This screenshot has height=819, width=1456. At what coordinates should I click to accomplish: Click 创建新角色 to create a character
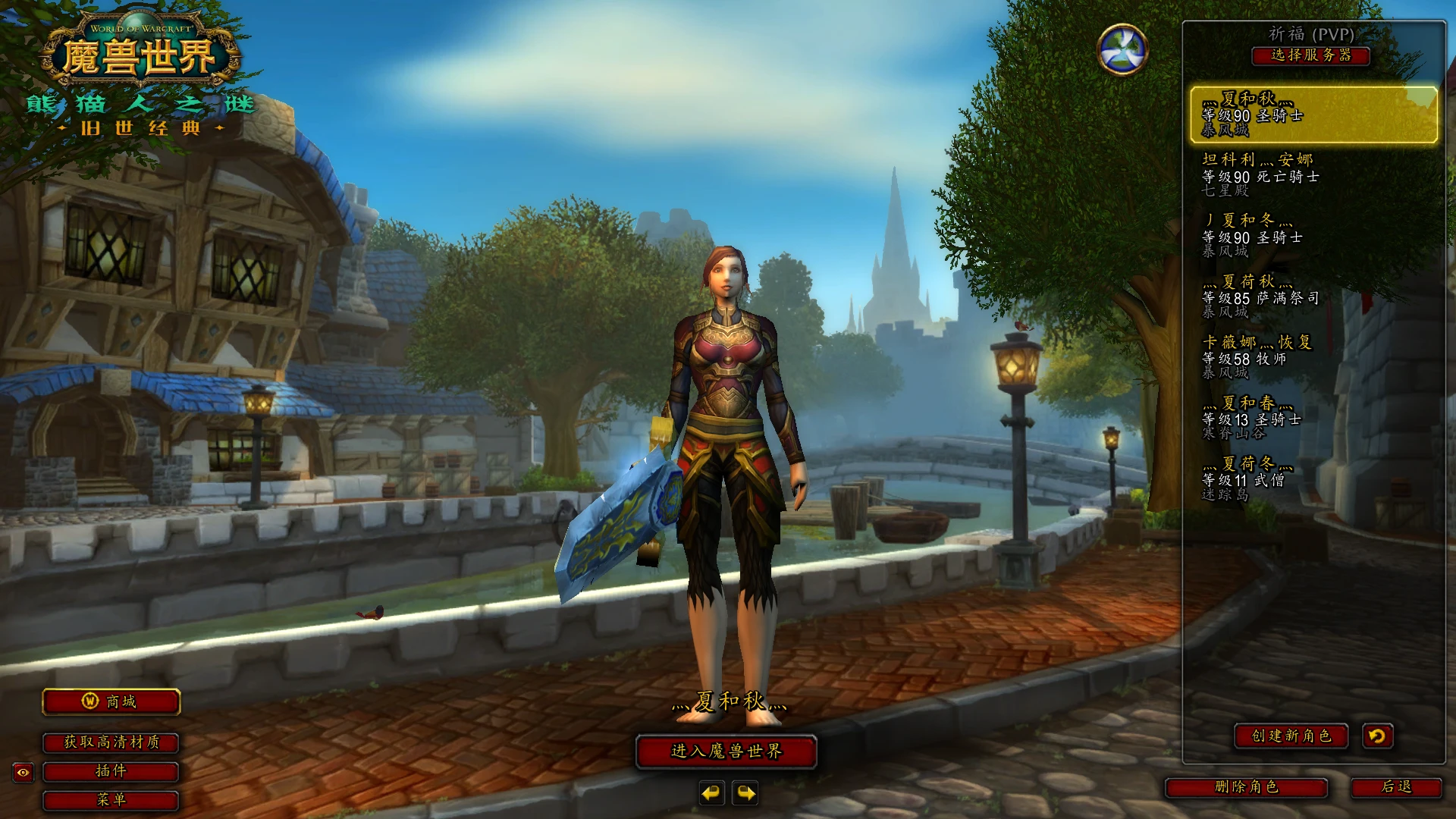point(1291,736)
